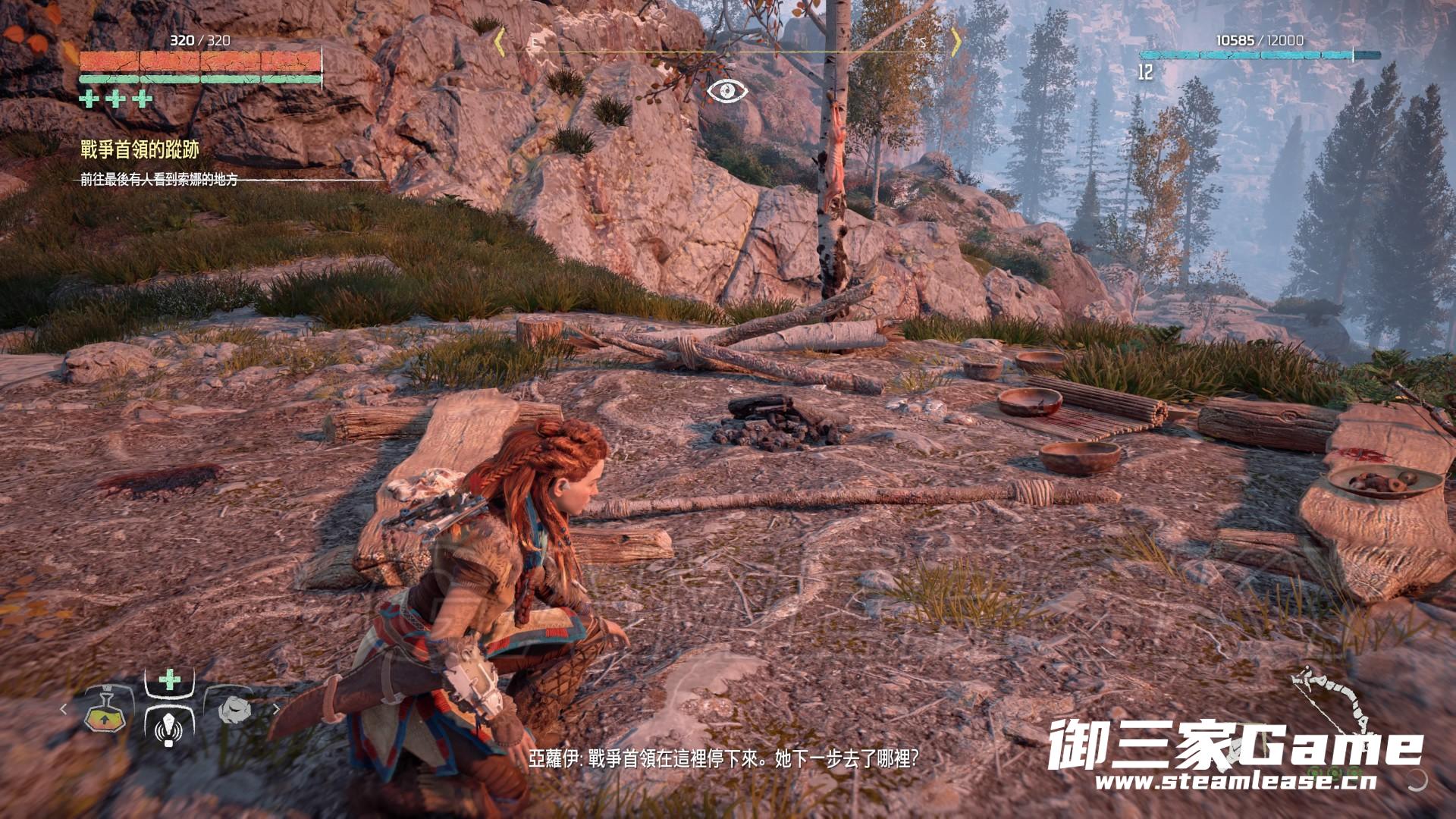Click the stealth eye visibility indicator

point(727,92)
